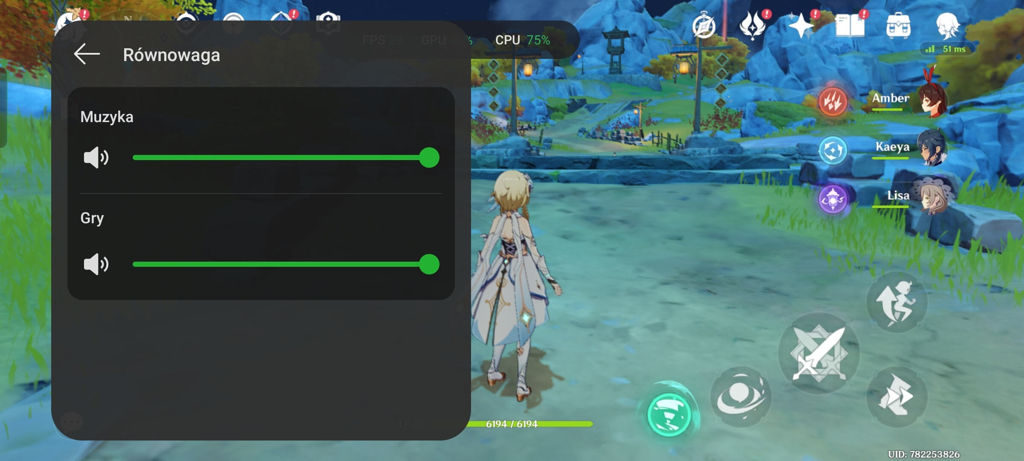Open the four-pointed star wish menu
1024x461 pixels.
(x=801, y=26)
